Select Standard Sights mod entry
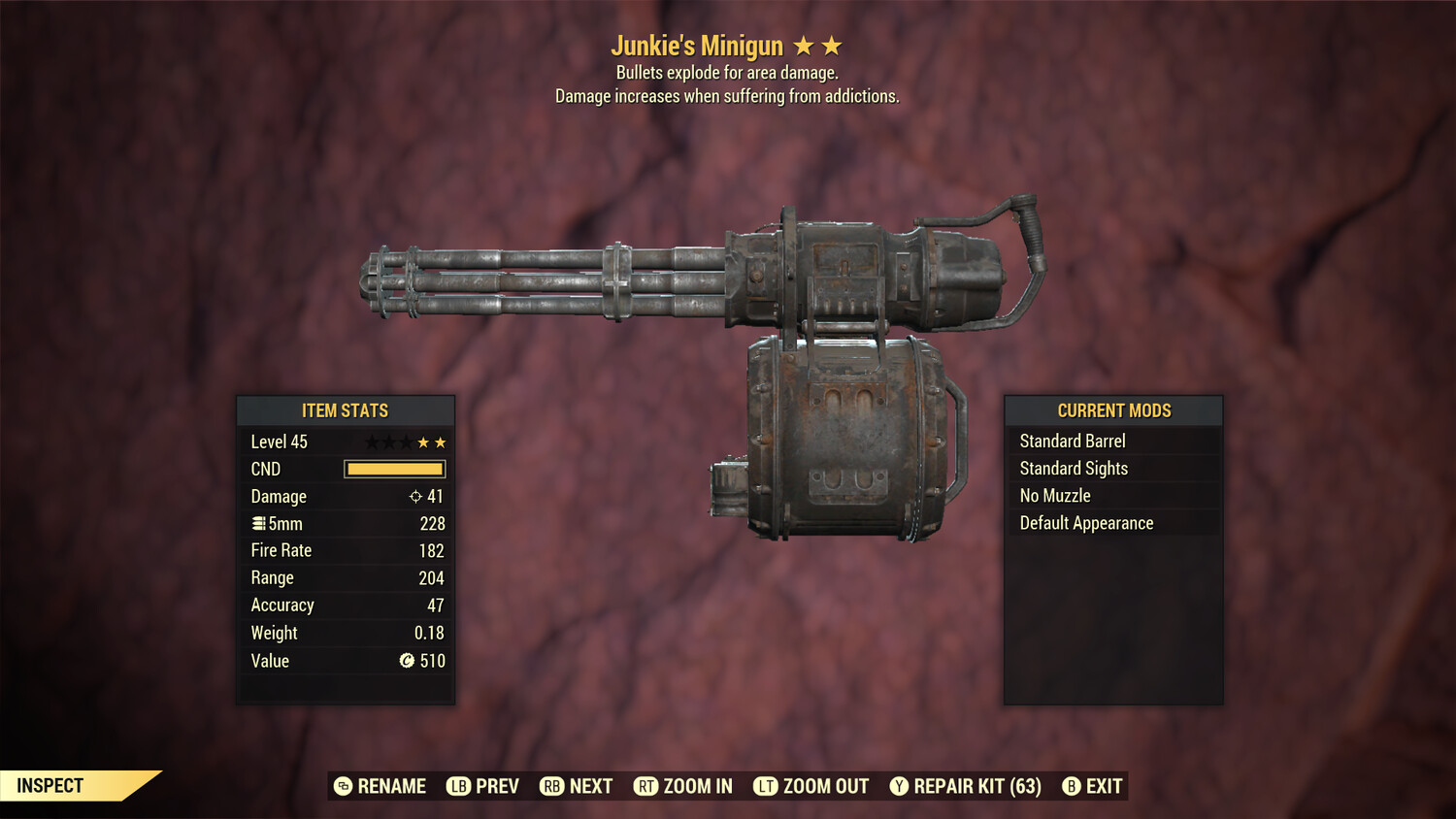Viewport: 1456px width, 819px height. point(1074,468)
